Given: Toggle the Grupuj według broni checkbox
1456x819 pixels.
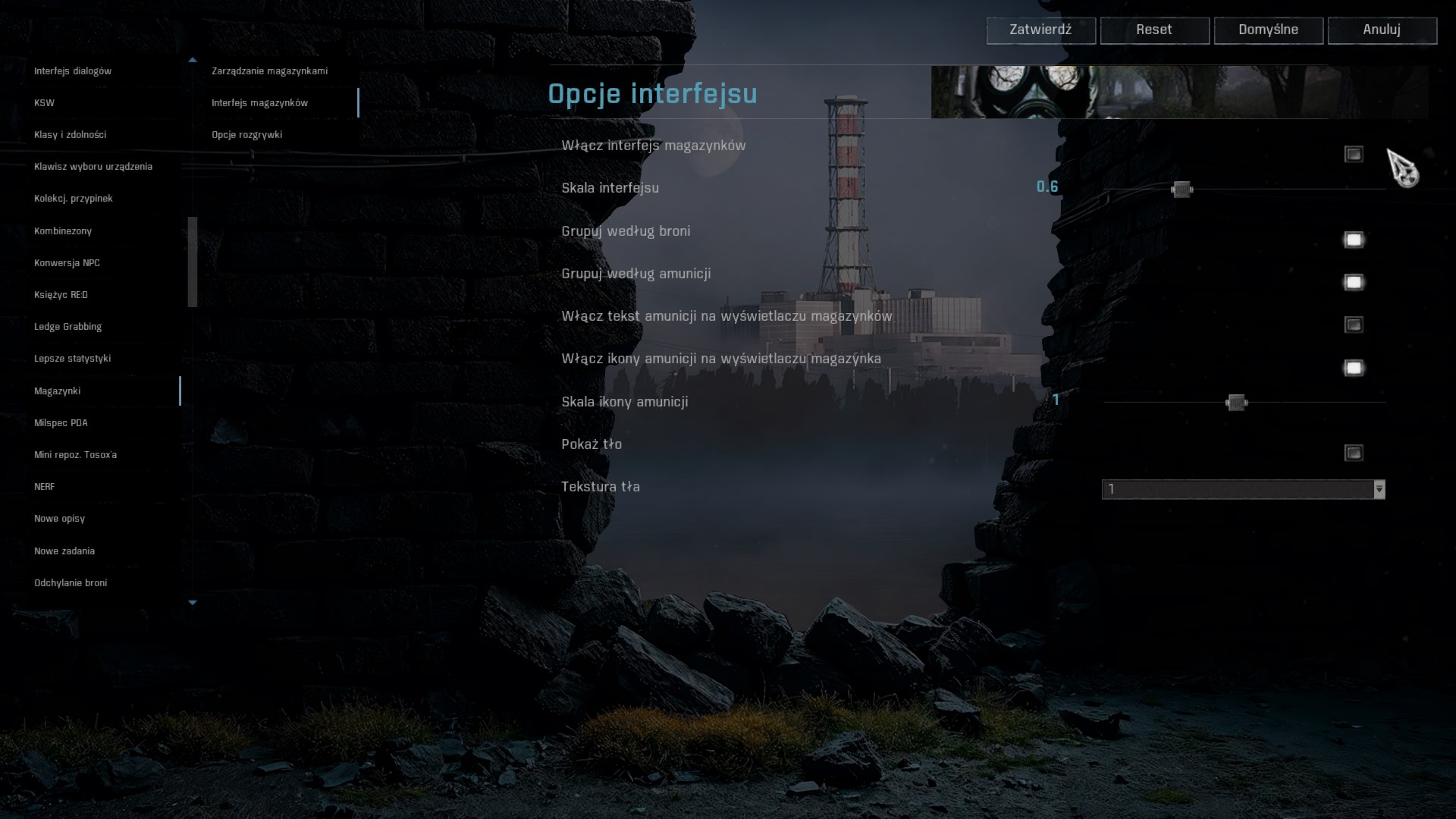Looking at the screenshot, I should coord(1354,240).
